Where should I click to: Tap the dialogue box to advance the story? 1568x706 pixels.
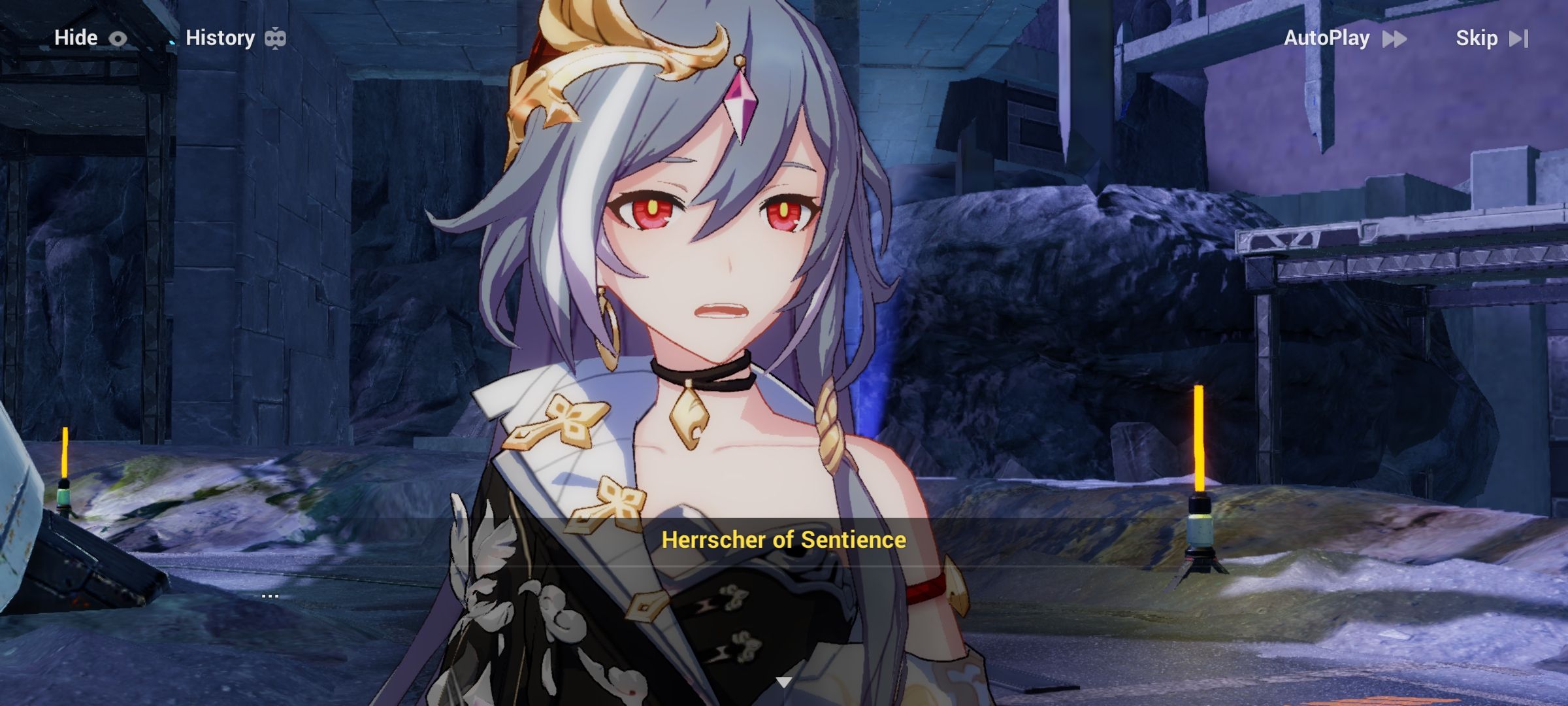[x=784, y=608]
